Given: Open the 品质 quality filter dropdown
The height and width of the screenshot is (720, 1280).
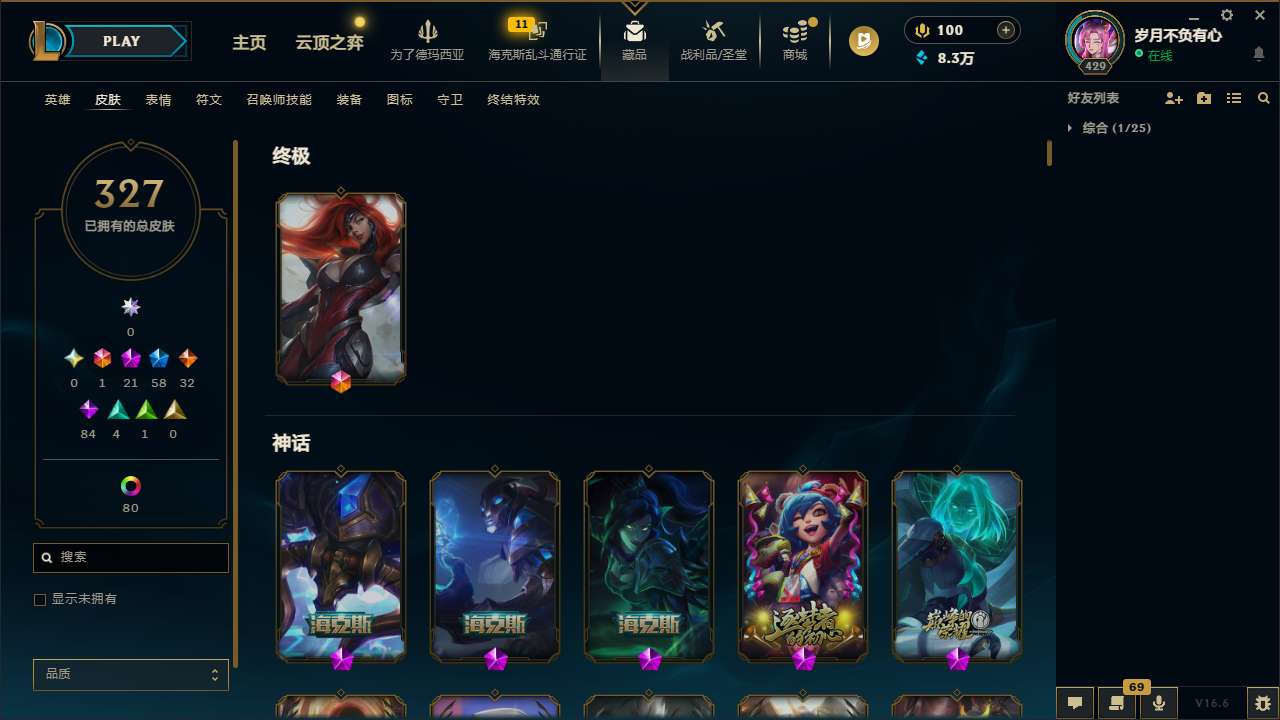Looking at the screenshot, I should pyautogui.click(x=130, y=674).
